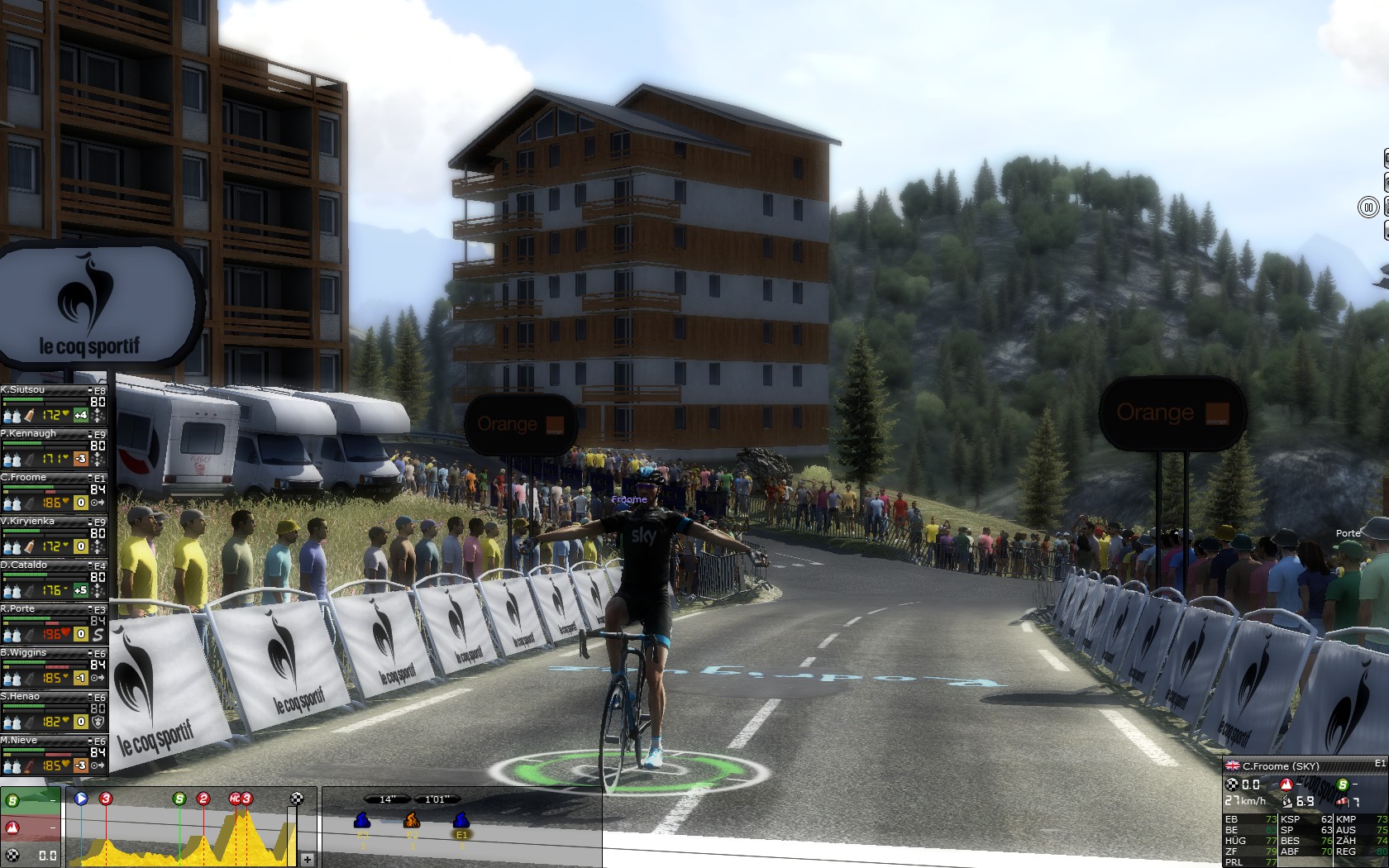Select the orange E2 group icon

(x=412, y=821)
